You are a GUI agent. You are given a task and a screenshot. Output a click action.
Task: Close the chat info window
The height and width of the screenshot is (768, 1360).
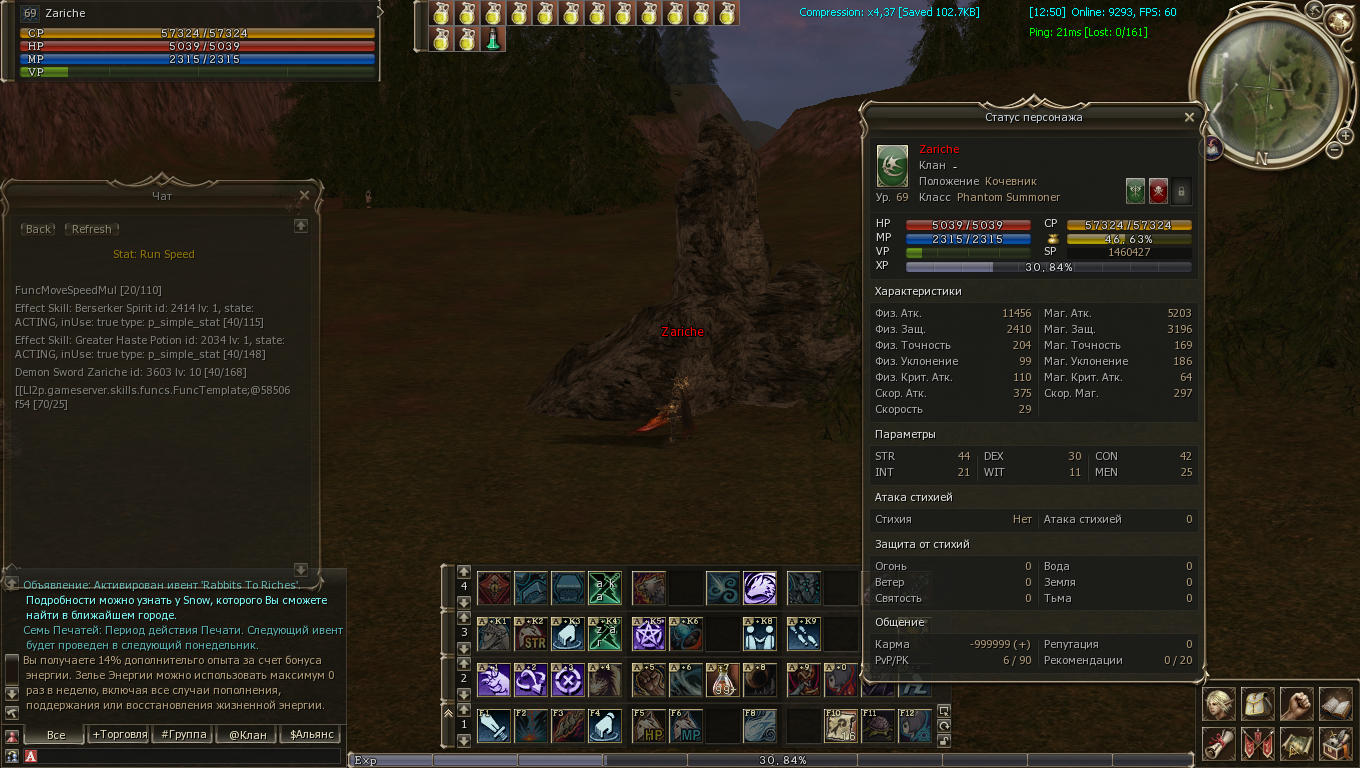(x=305, y=196)
